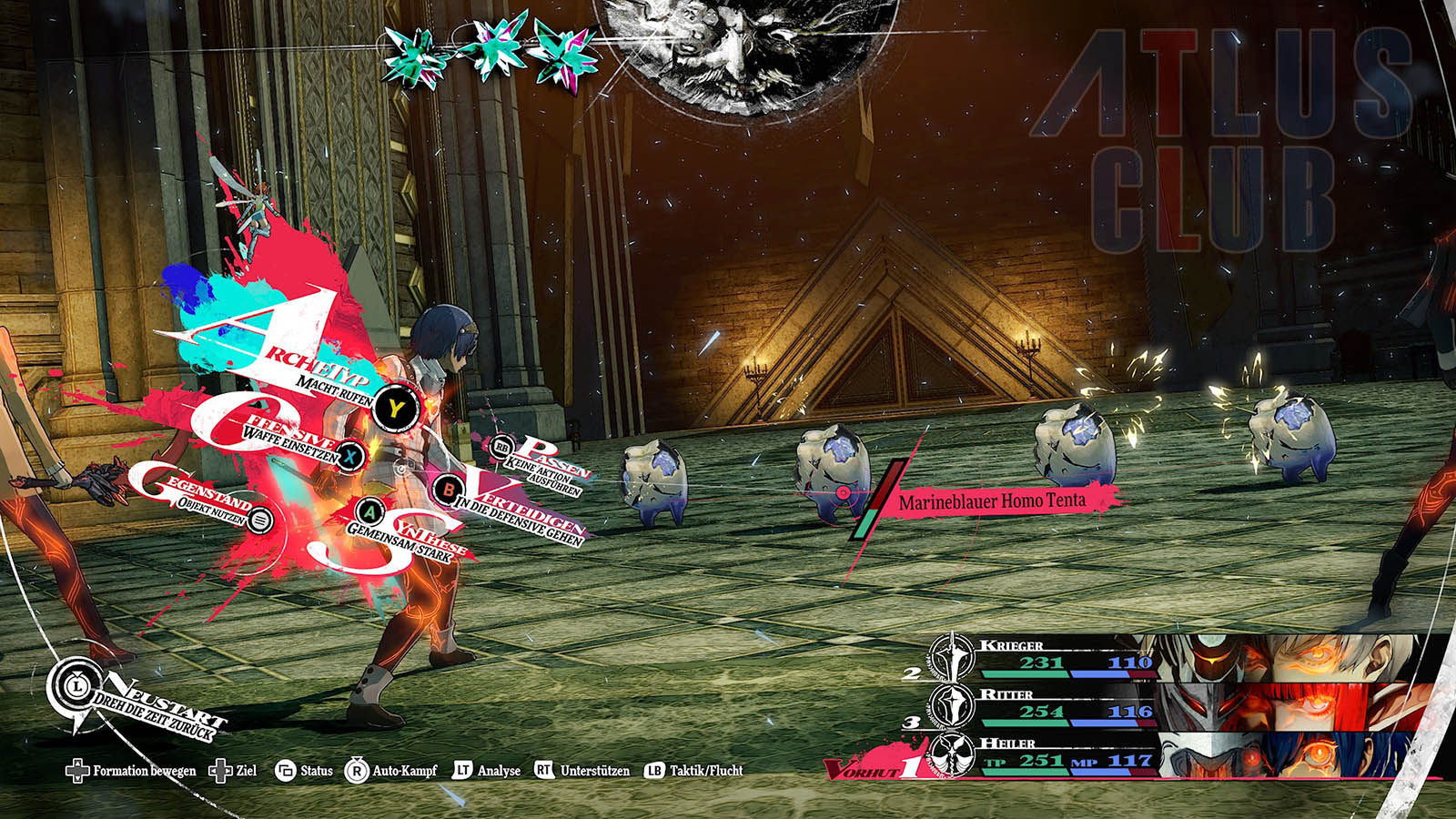Open the Analyse option
Viewport: 1456px width, 819px height.
coord(487,771)
